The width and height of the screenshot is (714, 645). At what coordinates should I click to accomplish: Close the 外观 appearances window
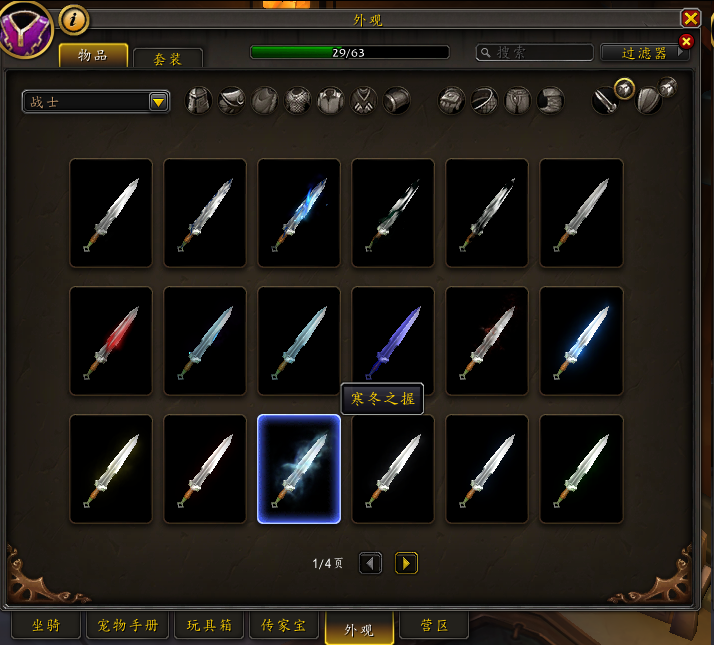(690, 18)
